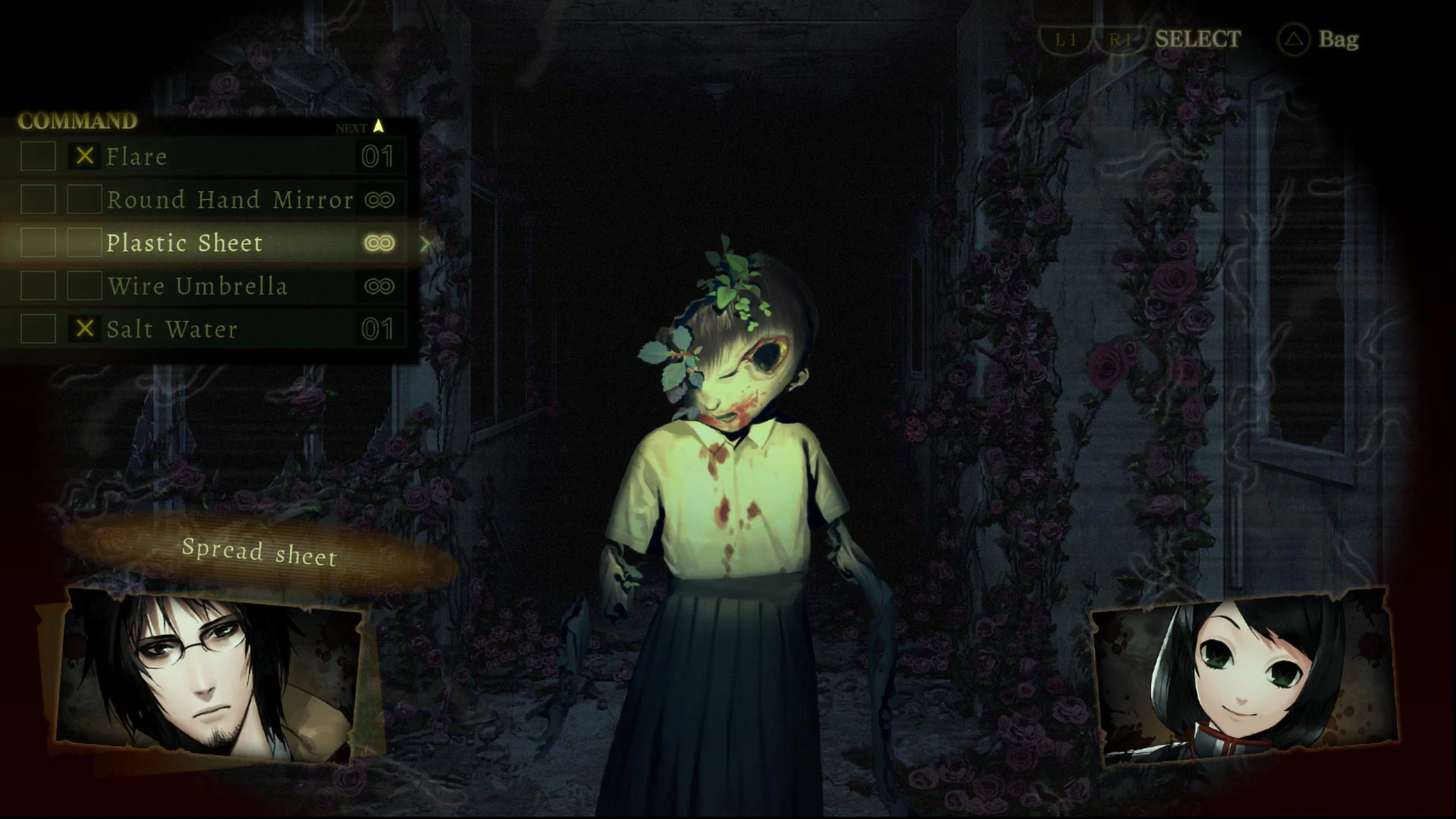Select Wire Umbrella from the command list
Viewport: 1456px width, 819px height.
[x=199, y=286]
